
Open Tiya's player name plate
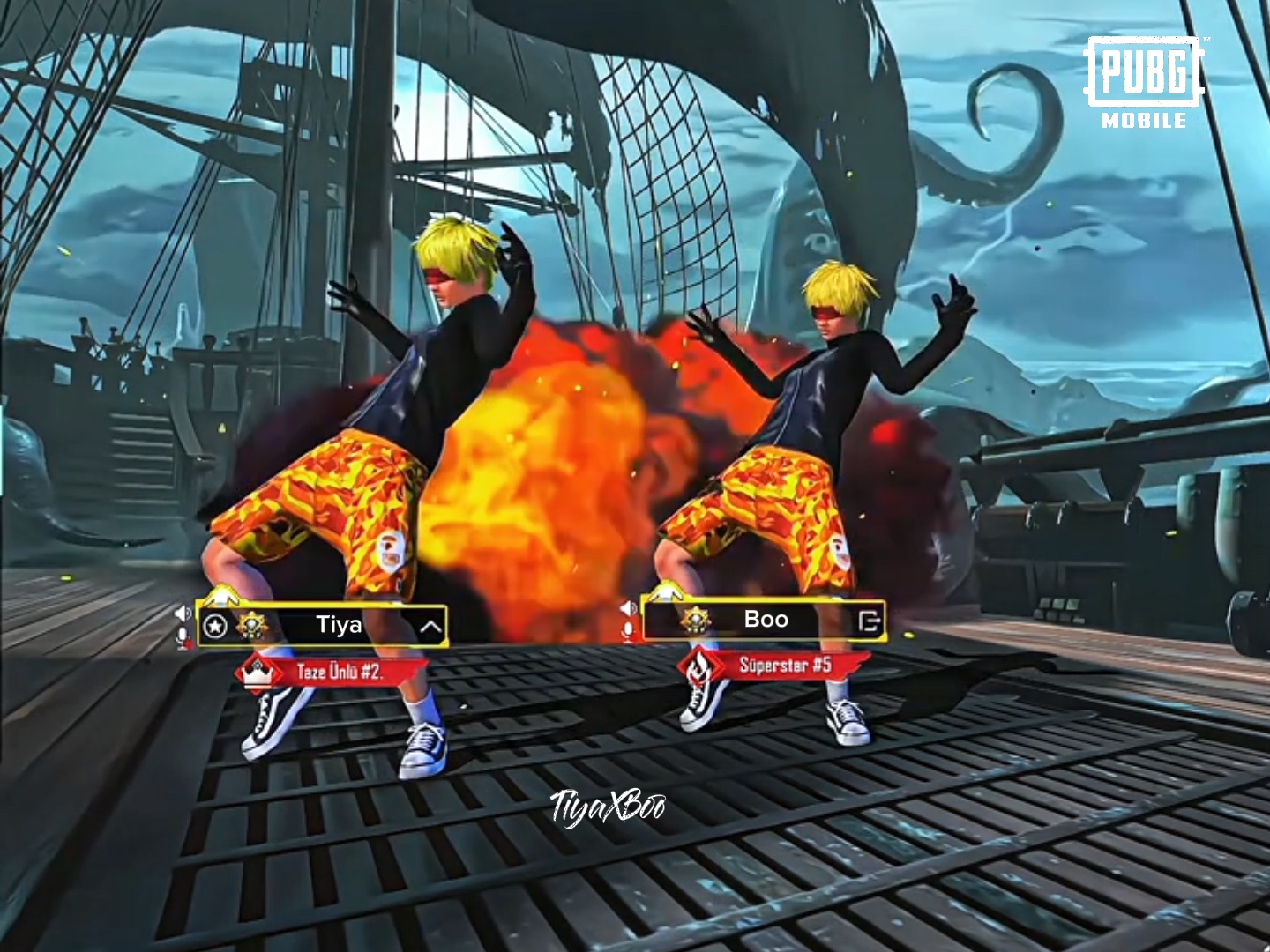[x=339, y=626]
